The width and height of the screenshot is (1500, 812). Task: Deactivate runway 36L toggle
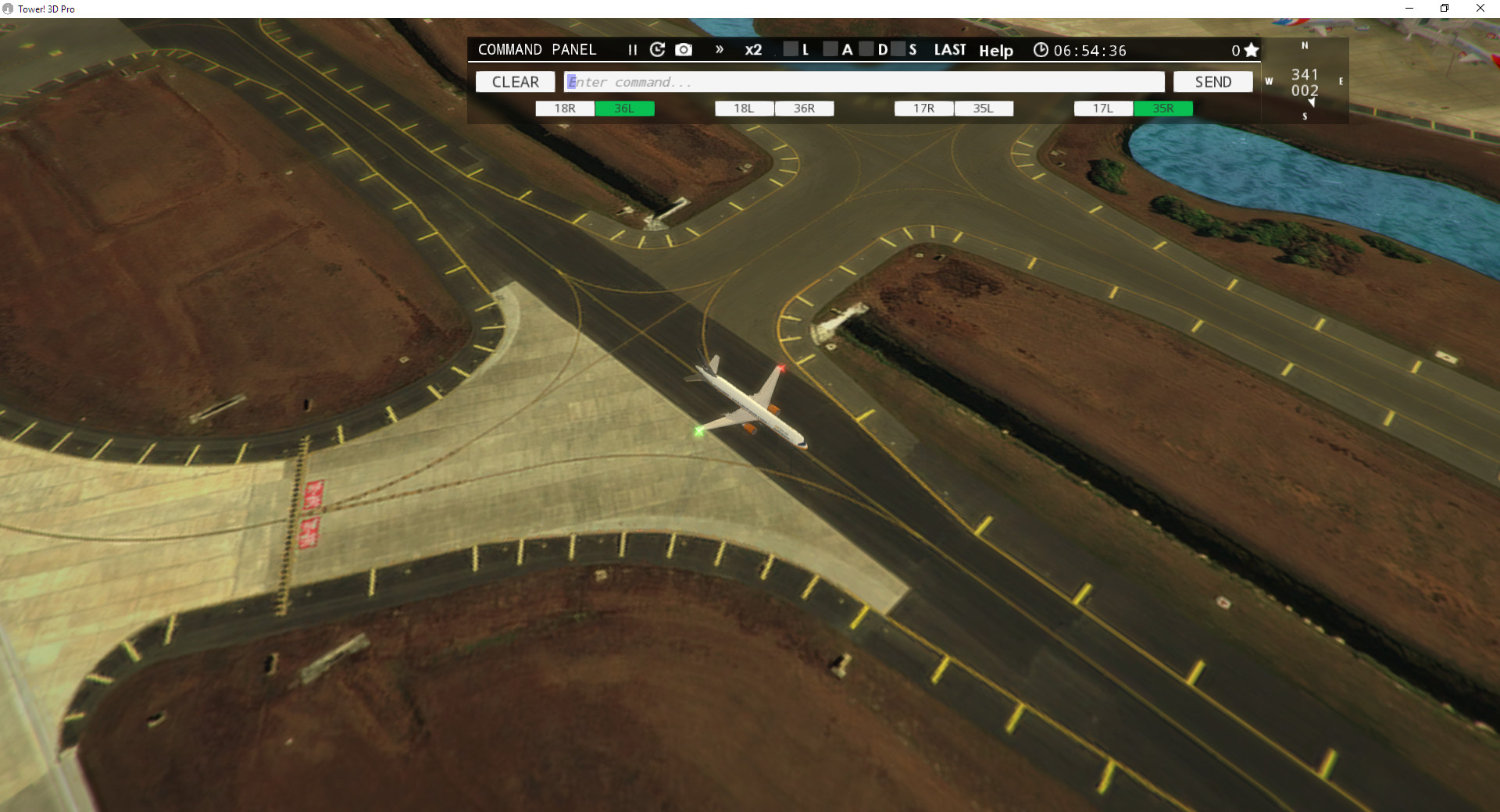point(625,109)
